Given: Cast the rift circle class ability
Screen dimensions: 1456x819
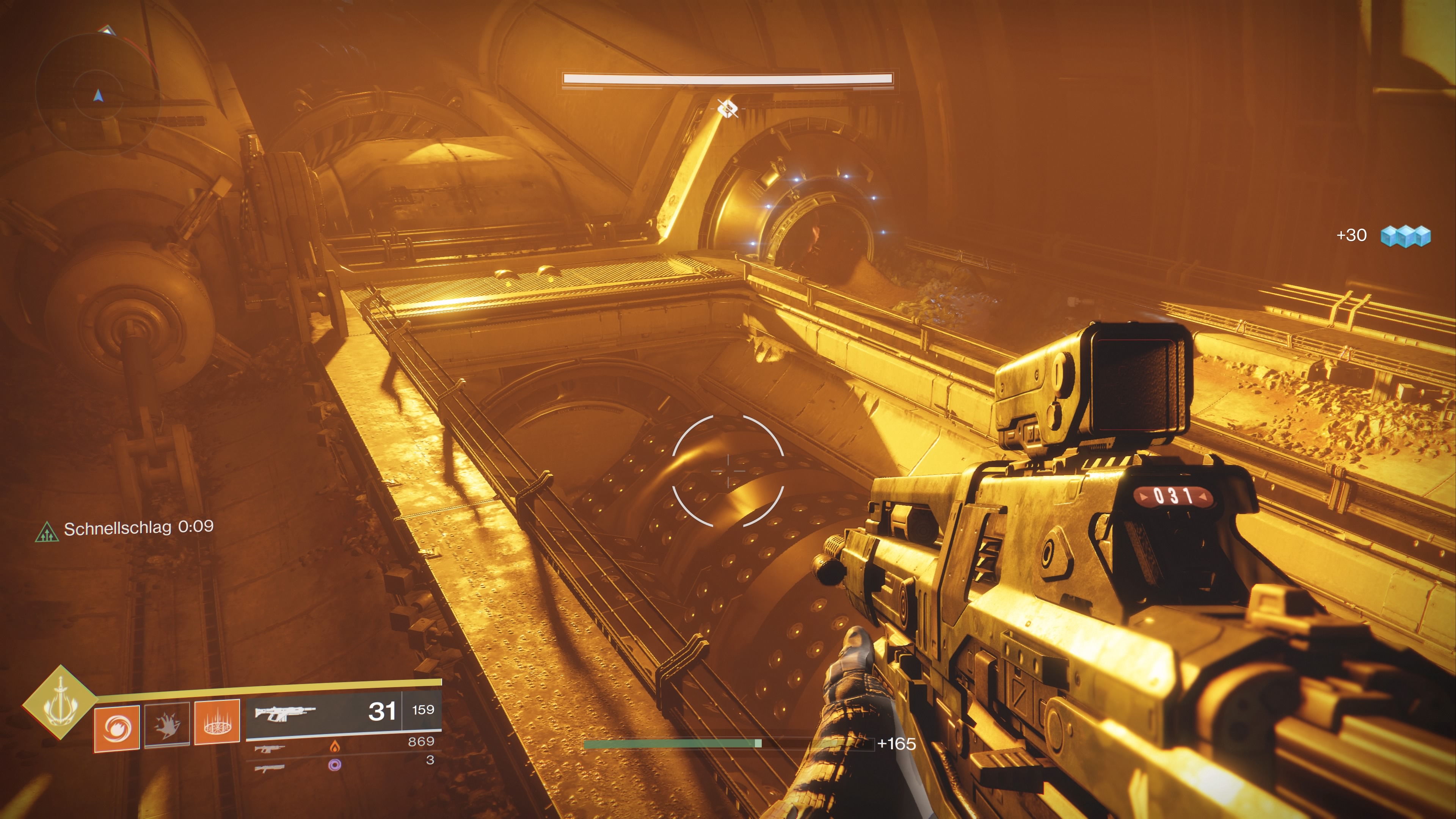Looking at the screenshot, I should tap(217, 722).
